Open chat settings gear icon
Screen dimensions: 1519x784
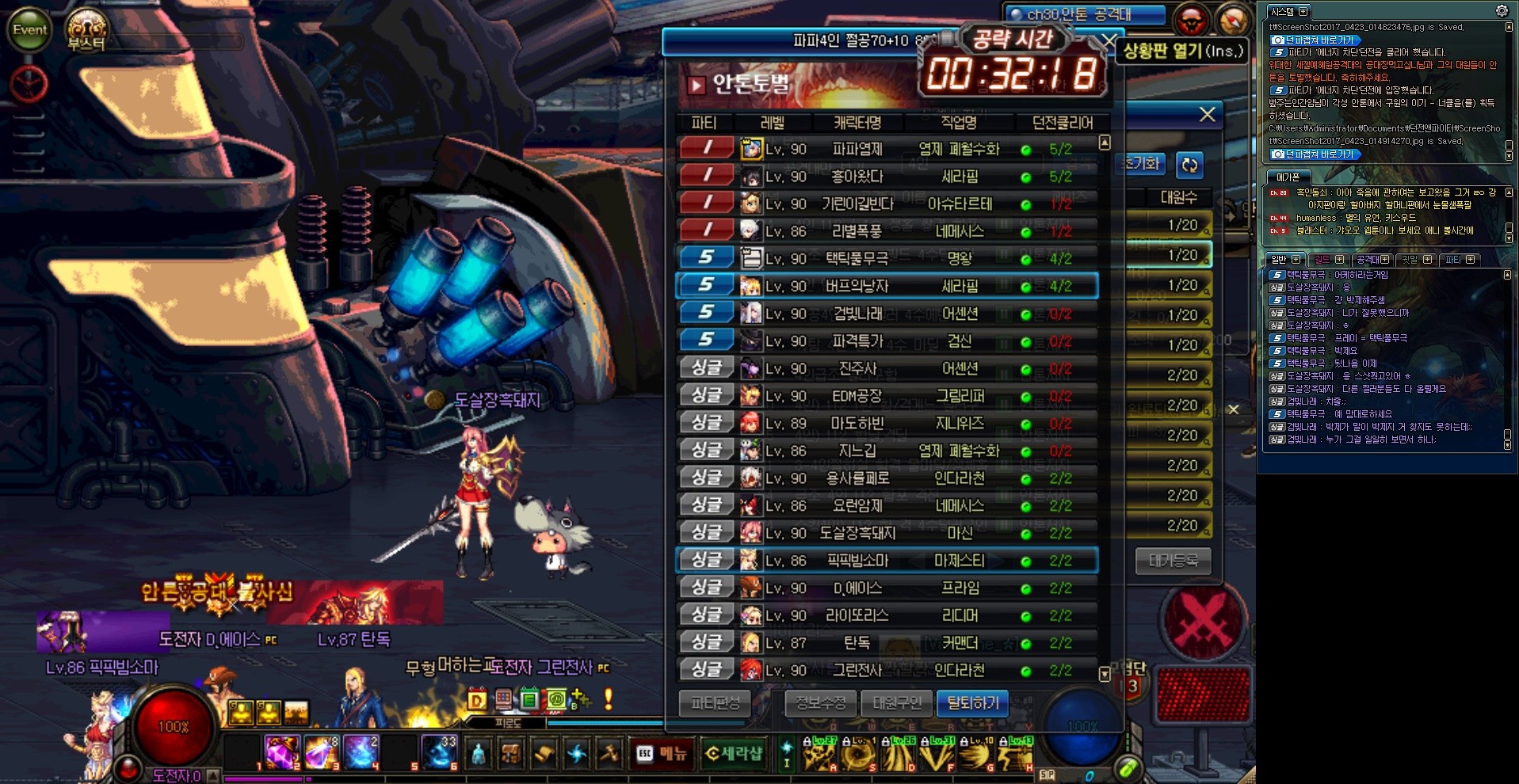pyautogui.click(x=1502, y=11)
